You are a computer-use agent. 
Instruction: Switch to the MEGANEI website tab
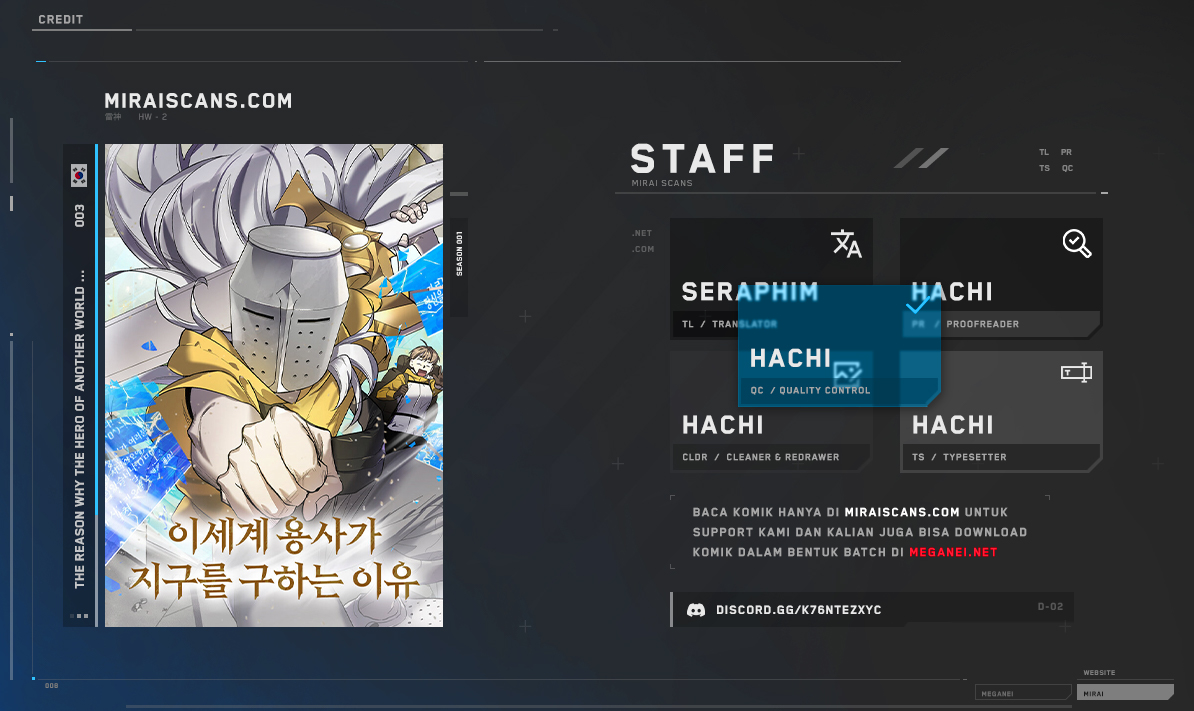[1021, 692]
